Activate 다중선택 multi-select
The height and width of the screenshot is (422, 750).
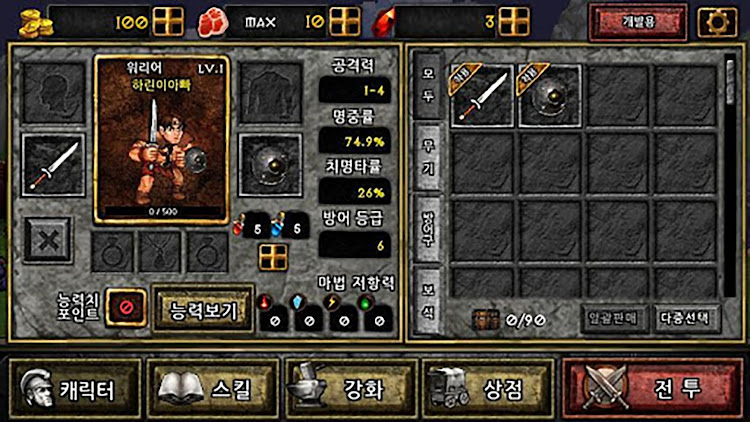(x=687, y=319)
